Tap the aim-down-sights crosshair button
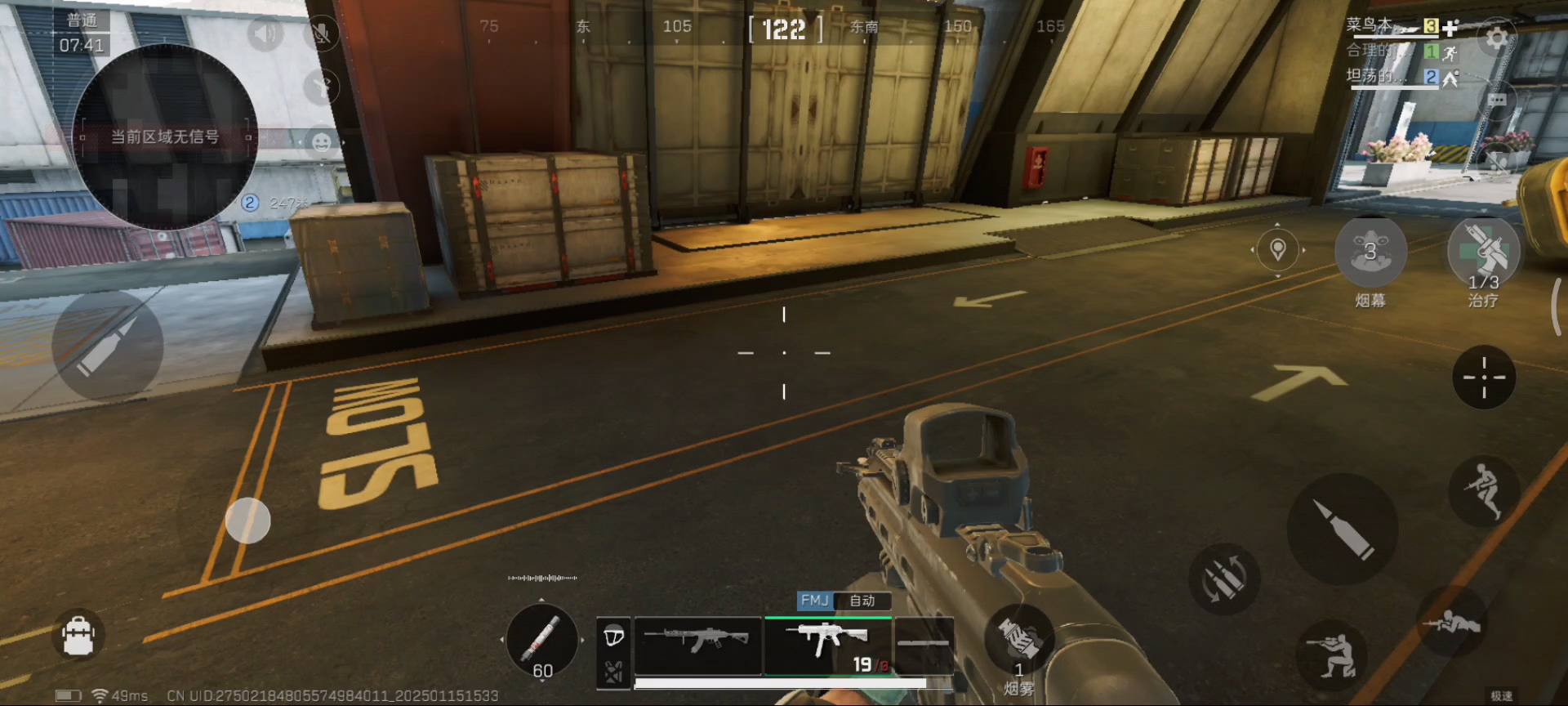 [x=1484, y=378]
